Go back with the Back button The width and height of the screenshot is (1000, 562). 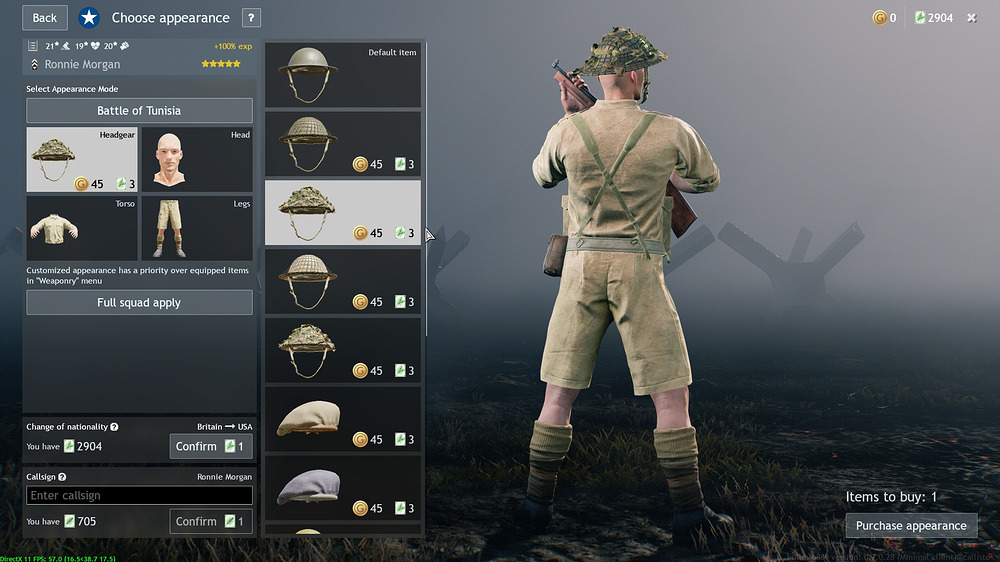click(44, 17)
